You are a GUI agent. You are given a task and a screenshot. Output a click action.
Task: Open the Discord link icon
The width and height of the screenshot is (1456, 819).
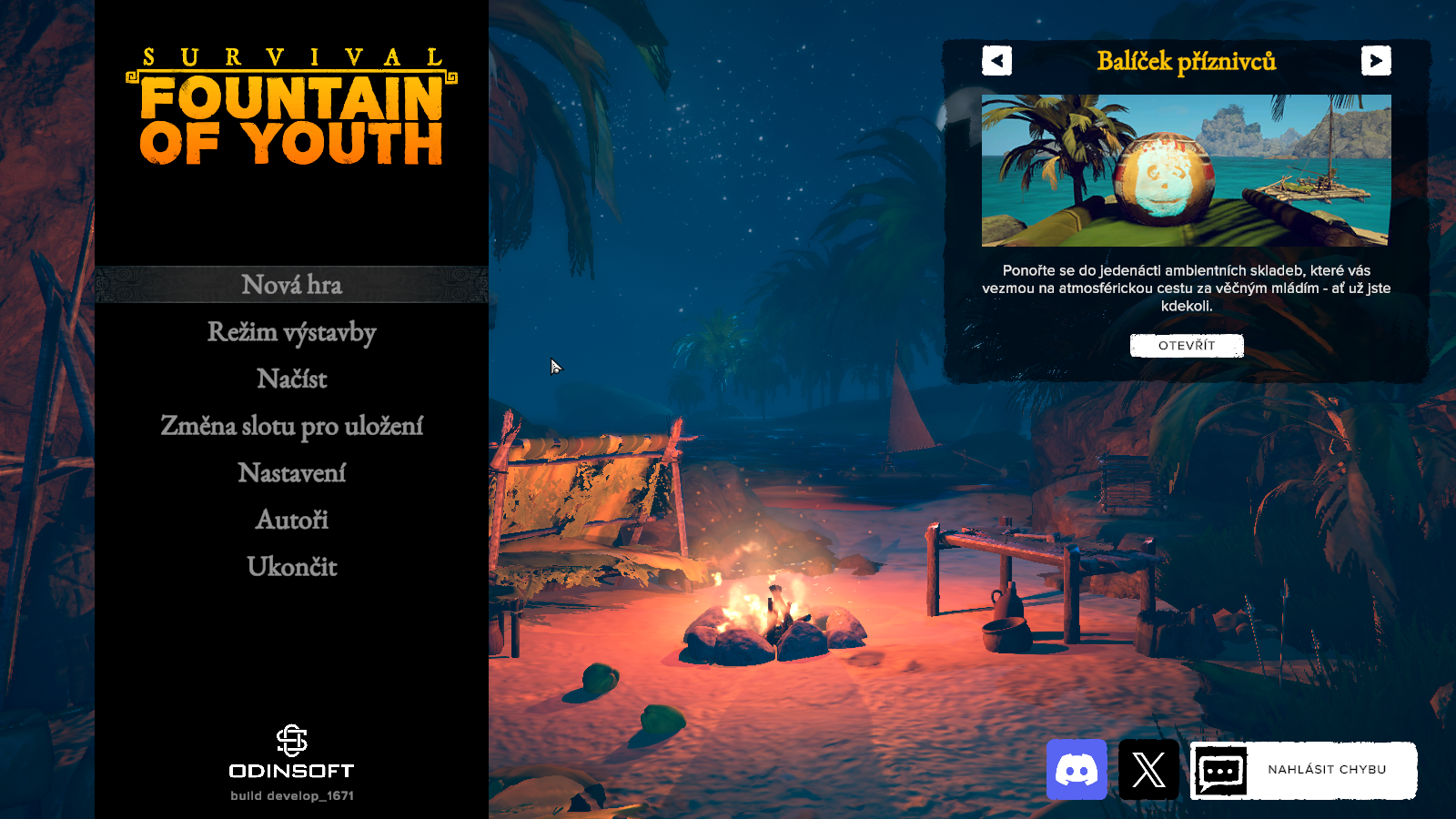[1077, 770]
